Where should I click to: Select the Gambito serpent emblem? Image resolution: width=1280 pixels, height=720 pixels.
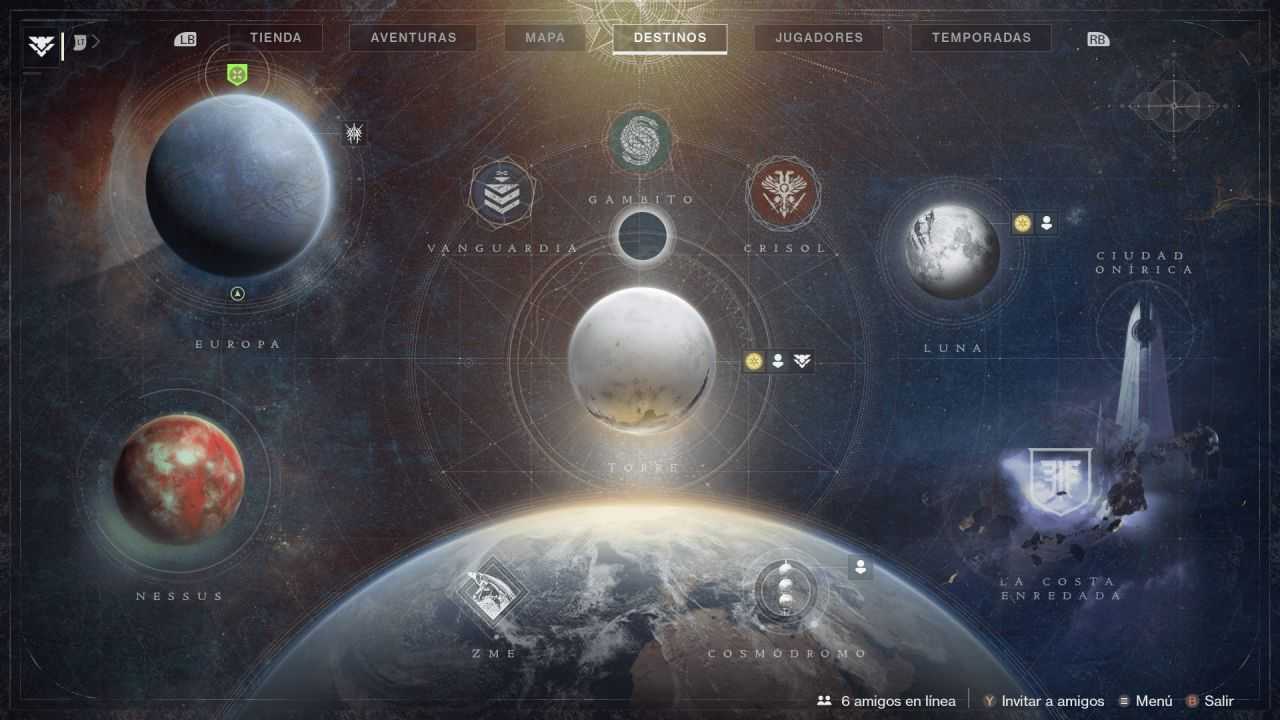(x=640, y=141)
